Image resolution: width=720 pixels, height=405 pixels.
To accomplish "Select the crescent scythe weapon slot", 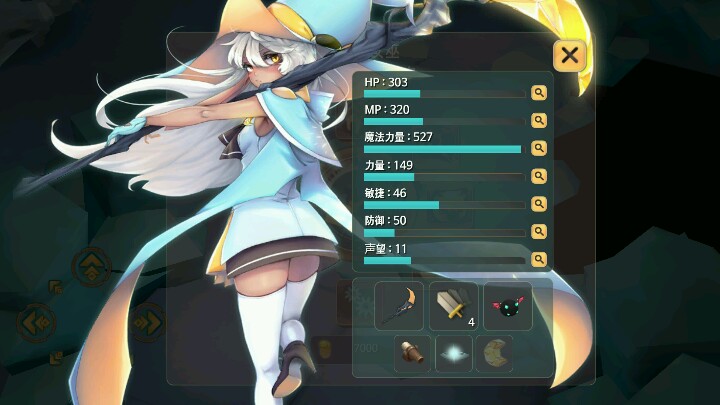I will click(x=399, y=306).
